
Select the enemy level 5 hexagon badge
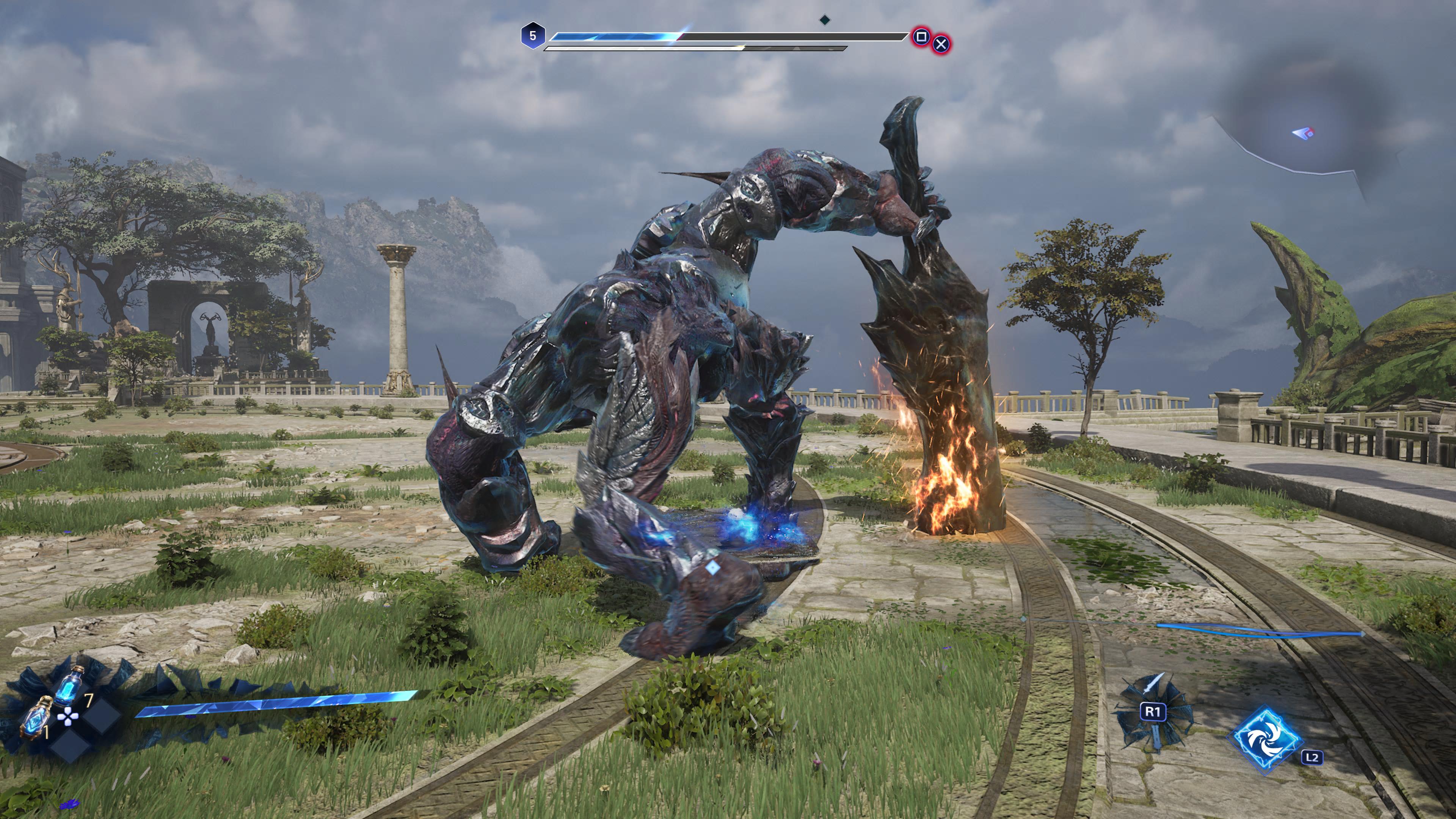[532, 36]
